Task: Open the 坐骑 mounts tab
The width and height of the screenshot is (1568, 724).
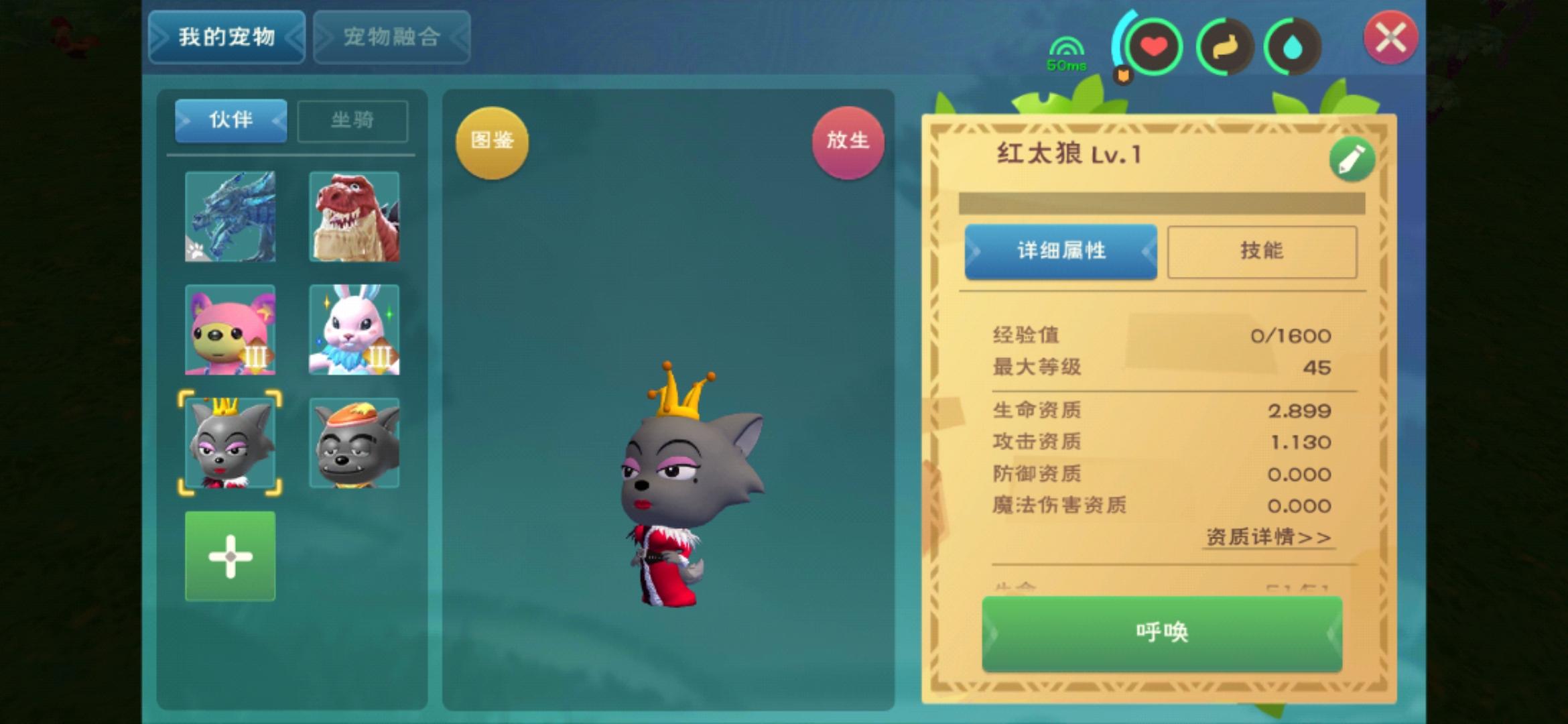Action: pos(353,121)
